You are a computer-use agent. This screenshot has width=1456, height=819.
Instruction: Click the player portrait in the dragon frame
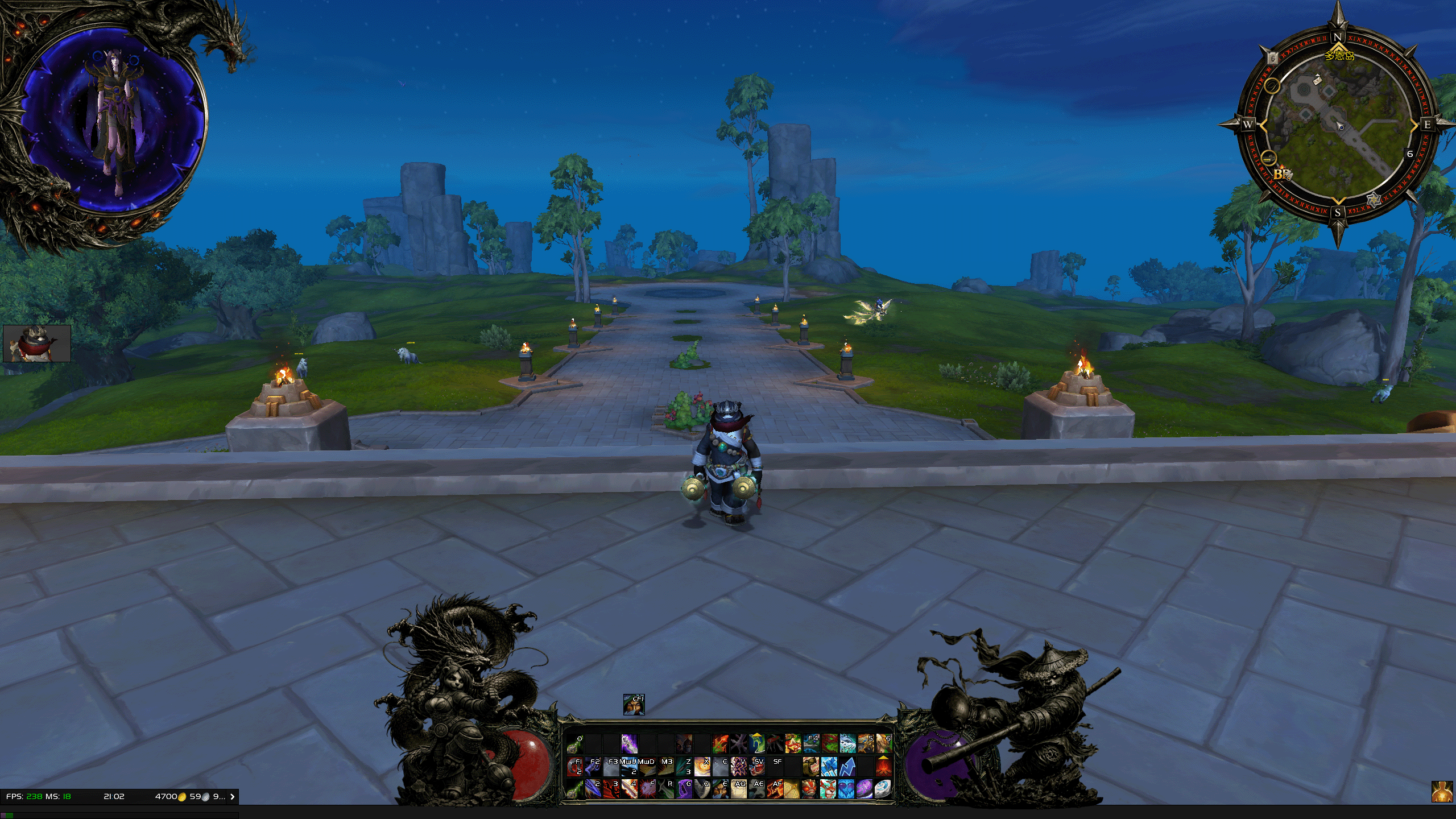114,119
